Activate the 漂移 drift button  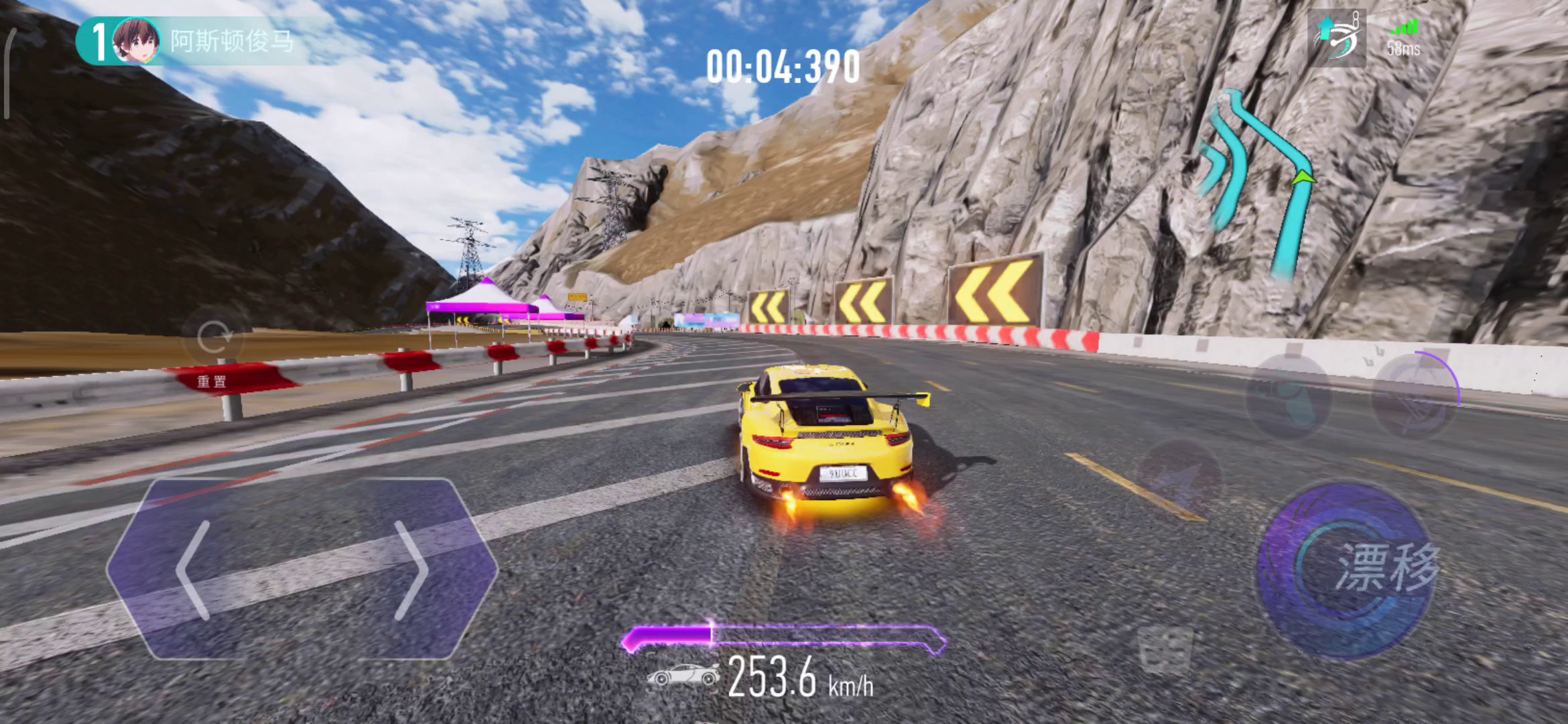click(1347, 570)
